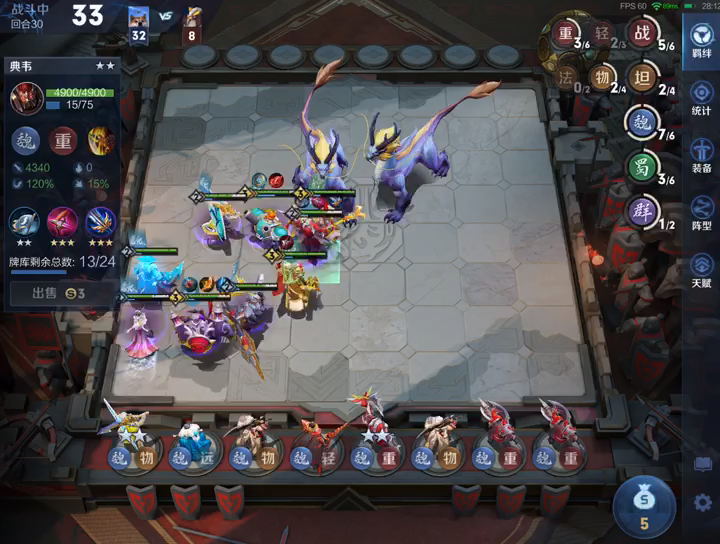Open the 天赋 talent tab

tap(702, 270)
